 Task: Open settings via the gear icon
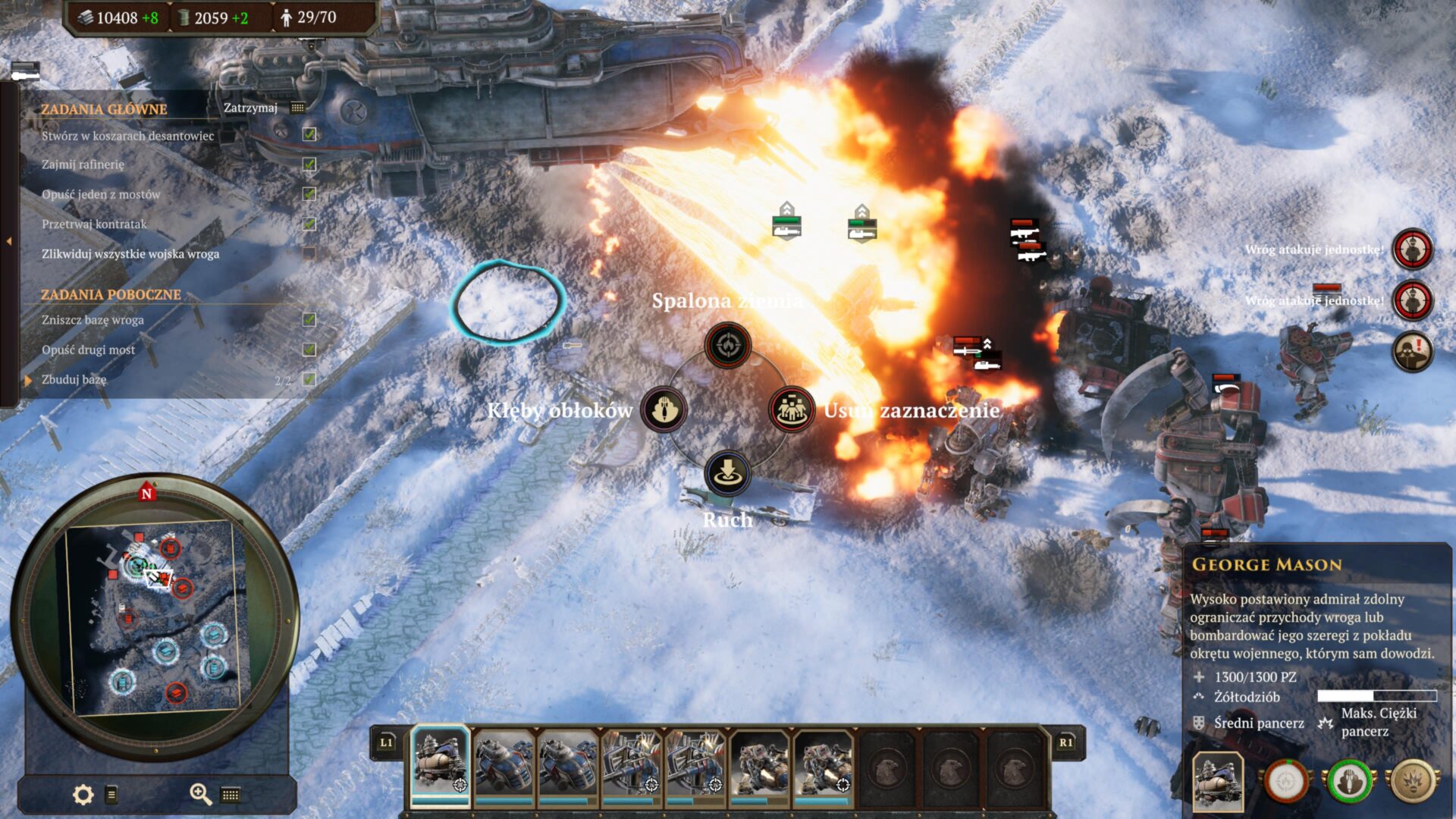coord(83,794)
